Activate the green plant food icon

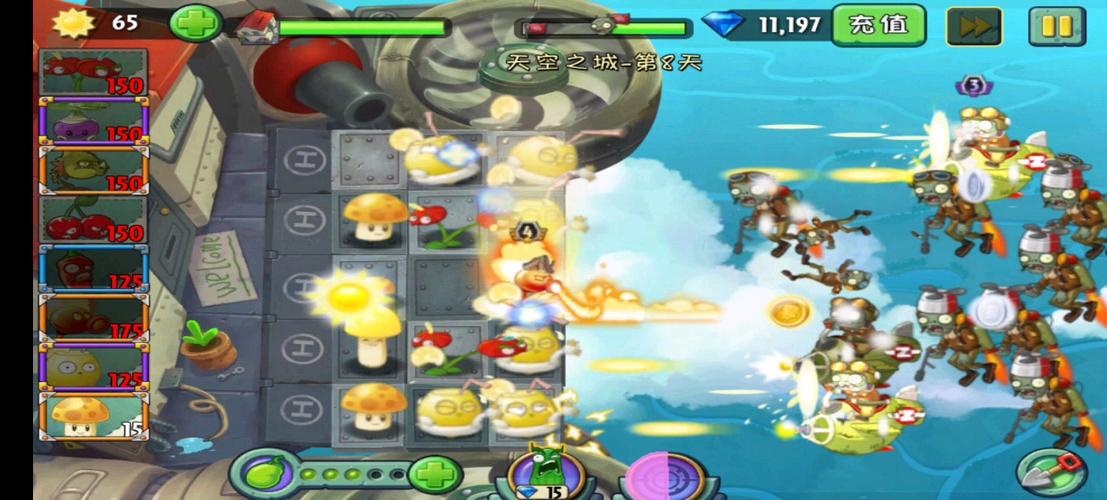(266, 473)
